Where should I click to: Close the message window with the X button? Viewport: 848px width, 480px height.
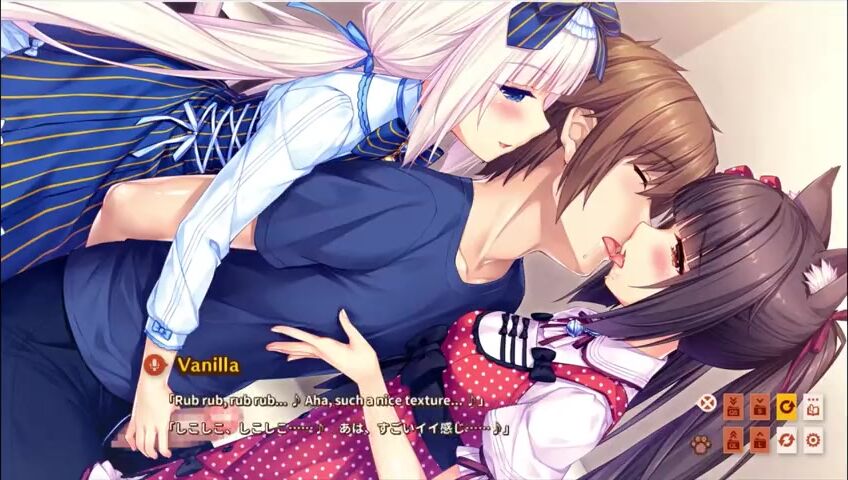[x=707, y=405]
